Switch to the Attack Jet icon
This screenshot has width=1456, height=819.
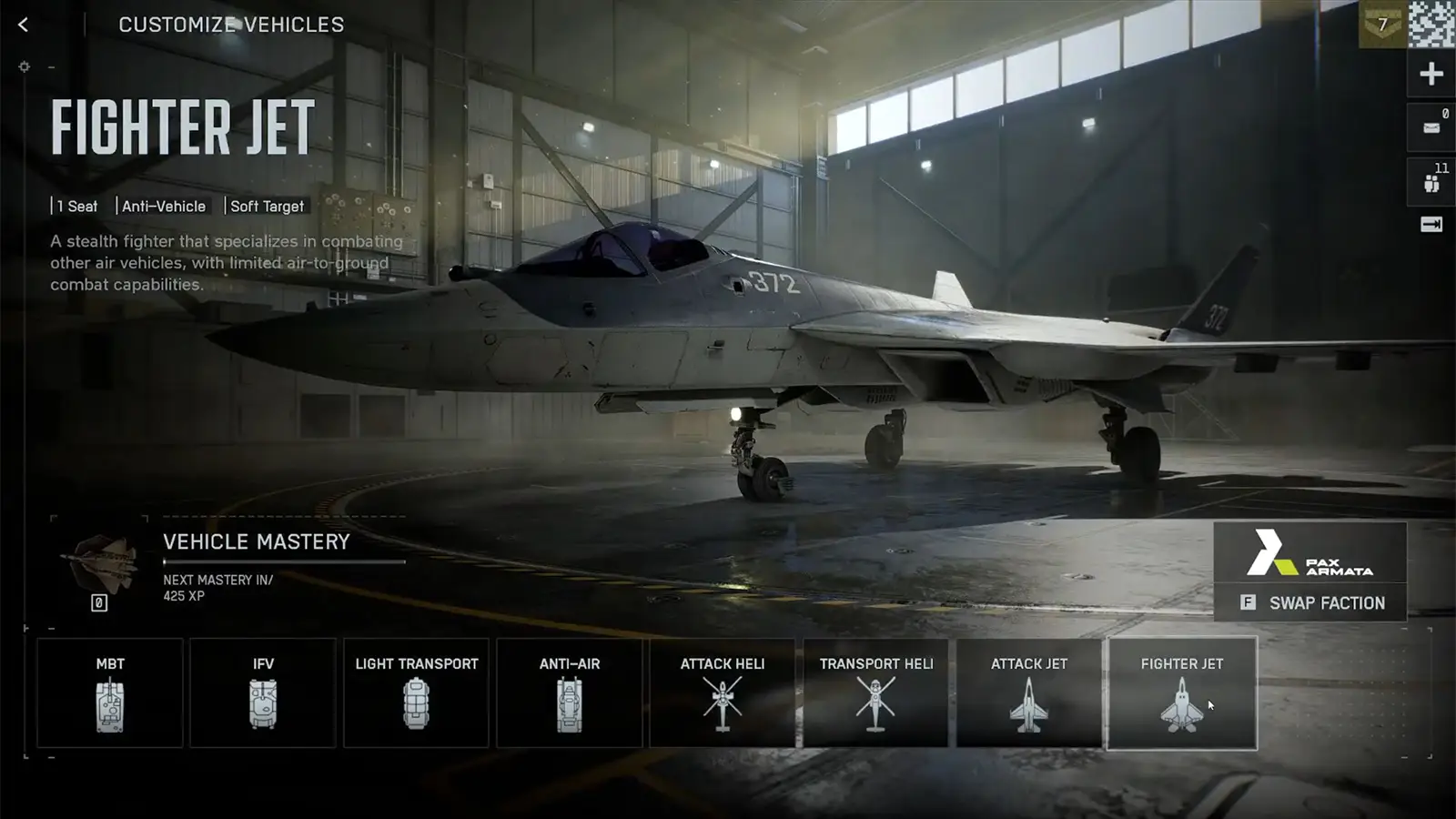click(1028, 692)
